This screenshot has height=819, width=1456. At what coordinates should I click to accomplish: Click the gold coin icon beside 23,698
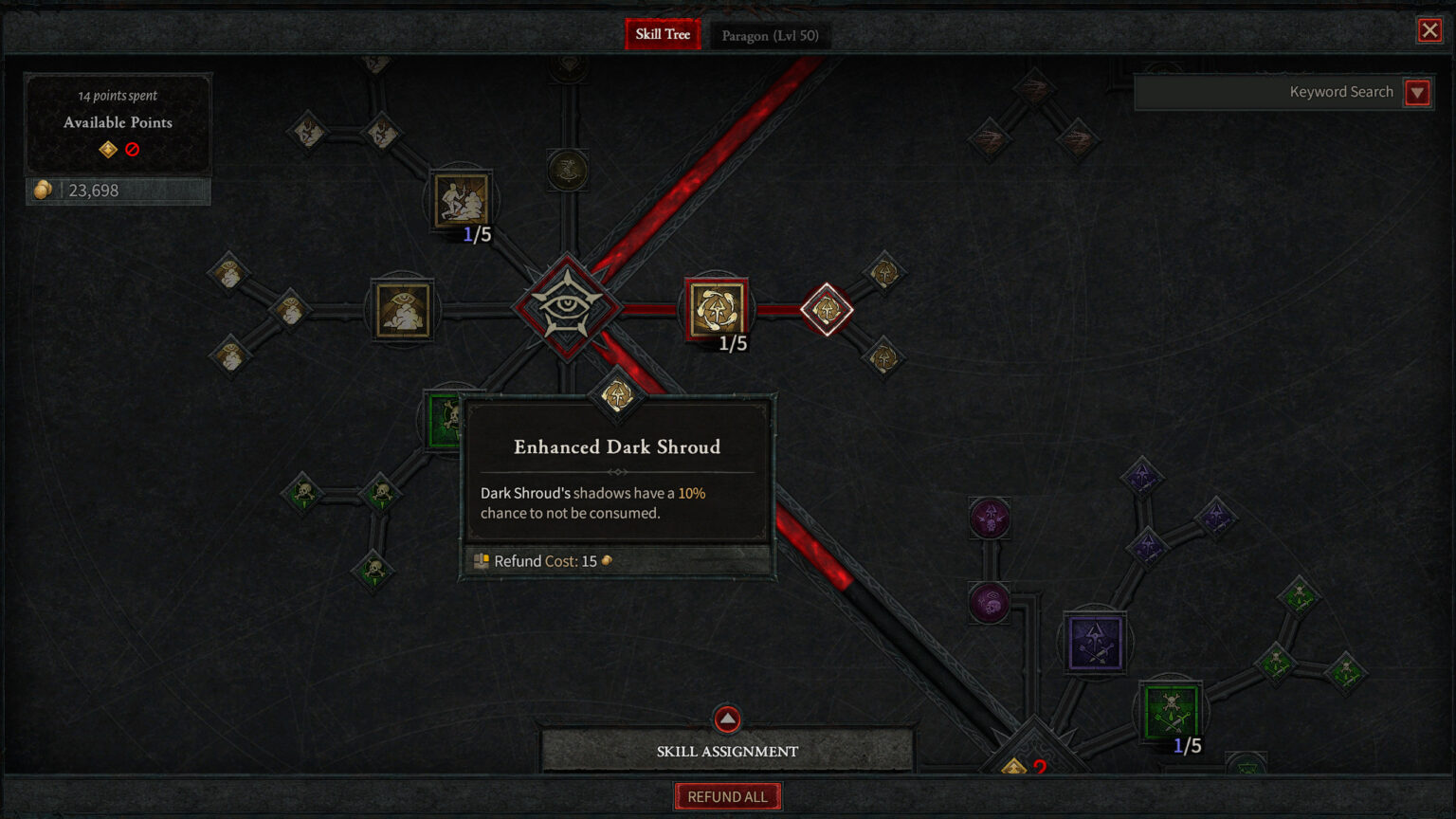[x=42, y=190]
